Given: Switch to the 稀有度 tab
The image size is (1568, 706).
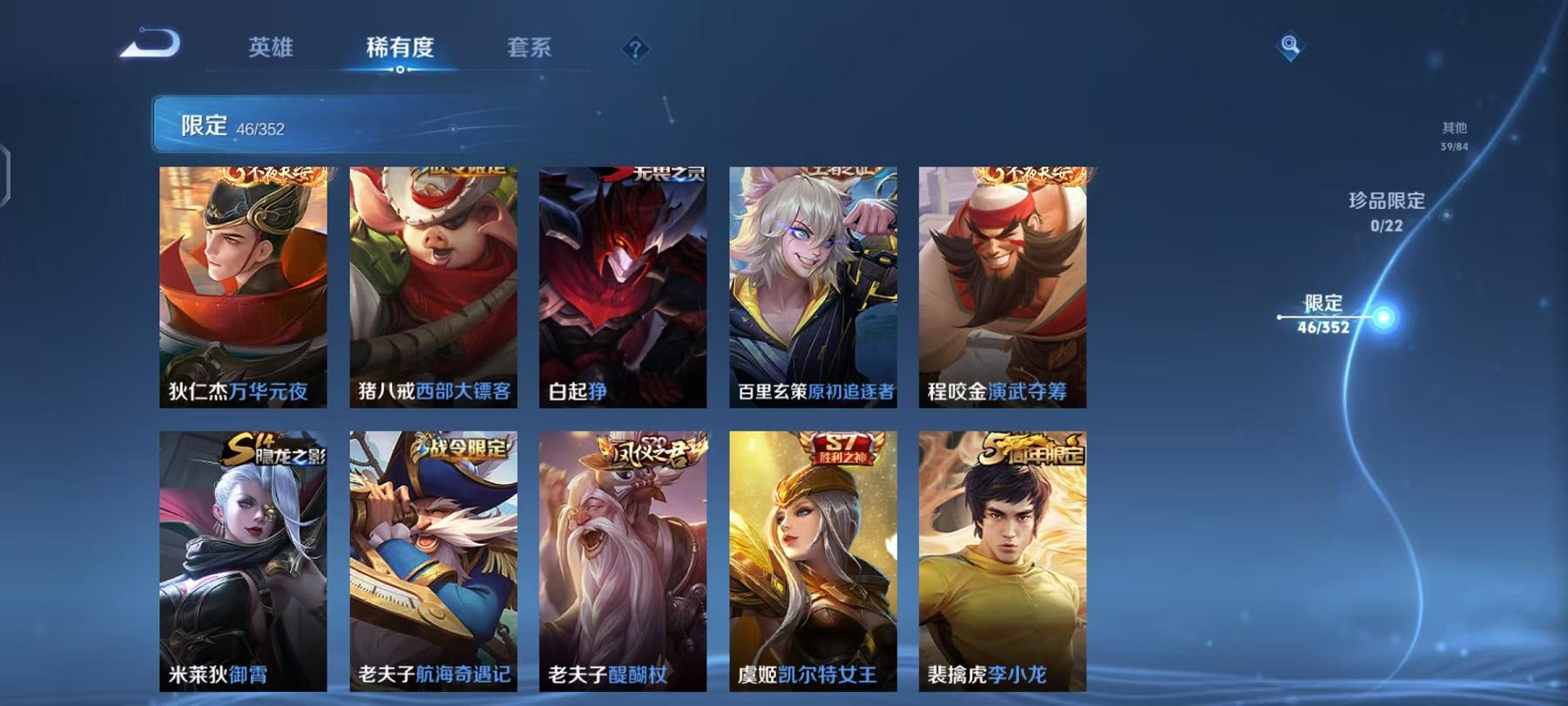Looking at the screenshot, I should coord(400,50).
